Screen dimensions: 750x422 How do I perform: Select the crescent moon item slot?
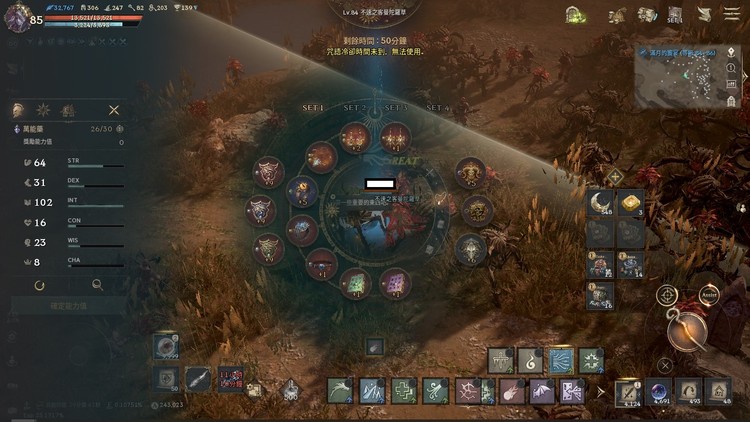tap(601, 204)
